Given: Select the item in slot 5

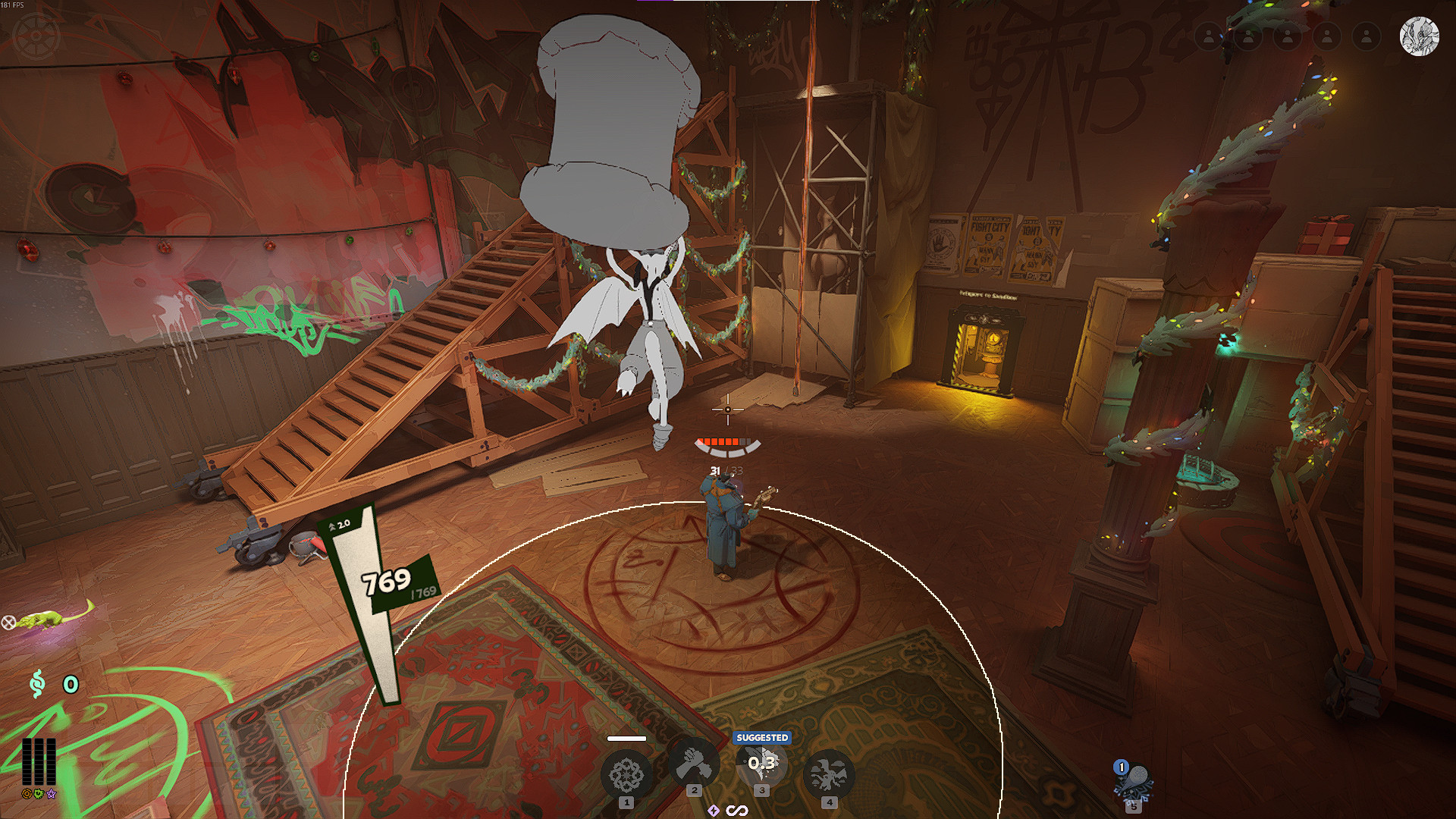Looking at the screenshot, I should tap(1133, 783).
